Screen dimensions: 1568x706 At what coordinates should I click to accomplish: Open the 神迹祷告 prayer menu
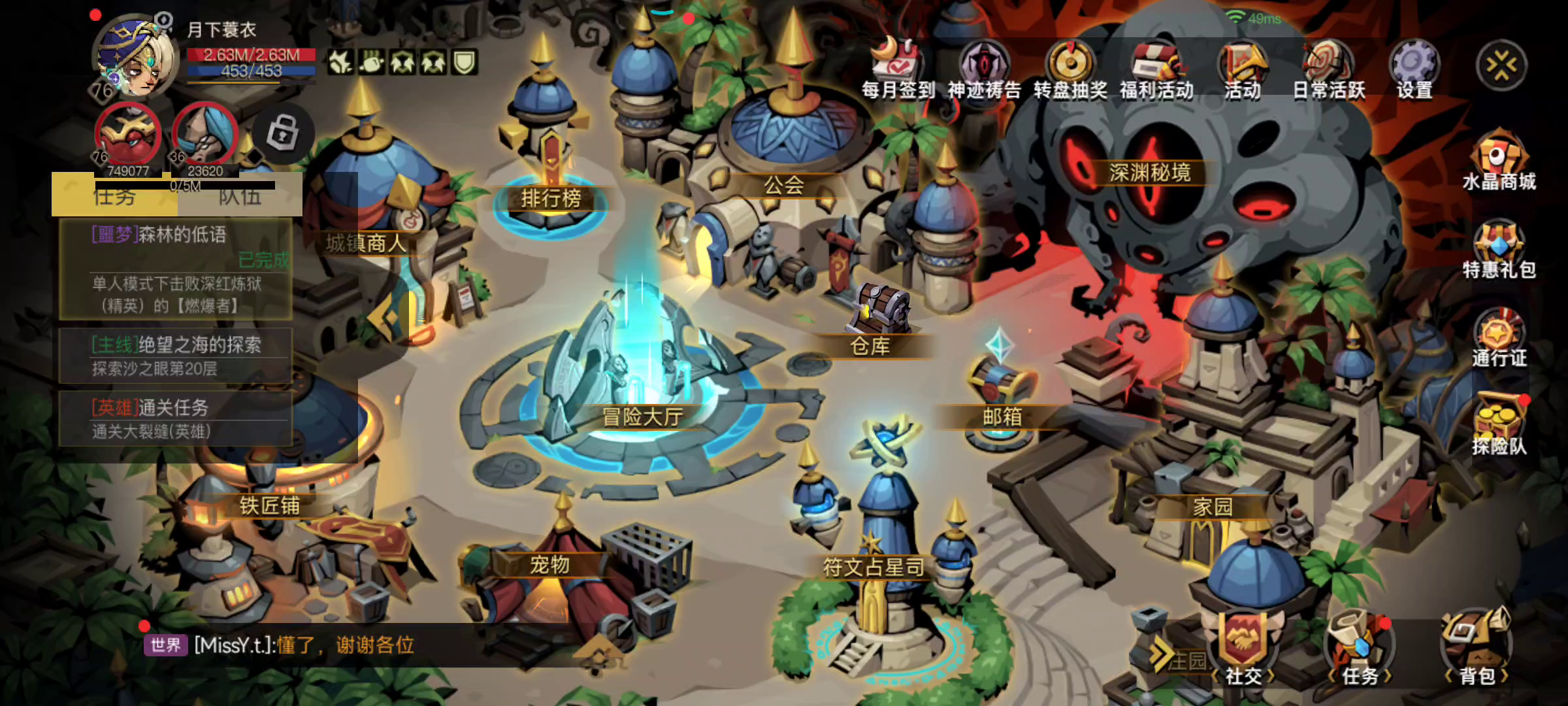984,67
